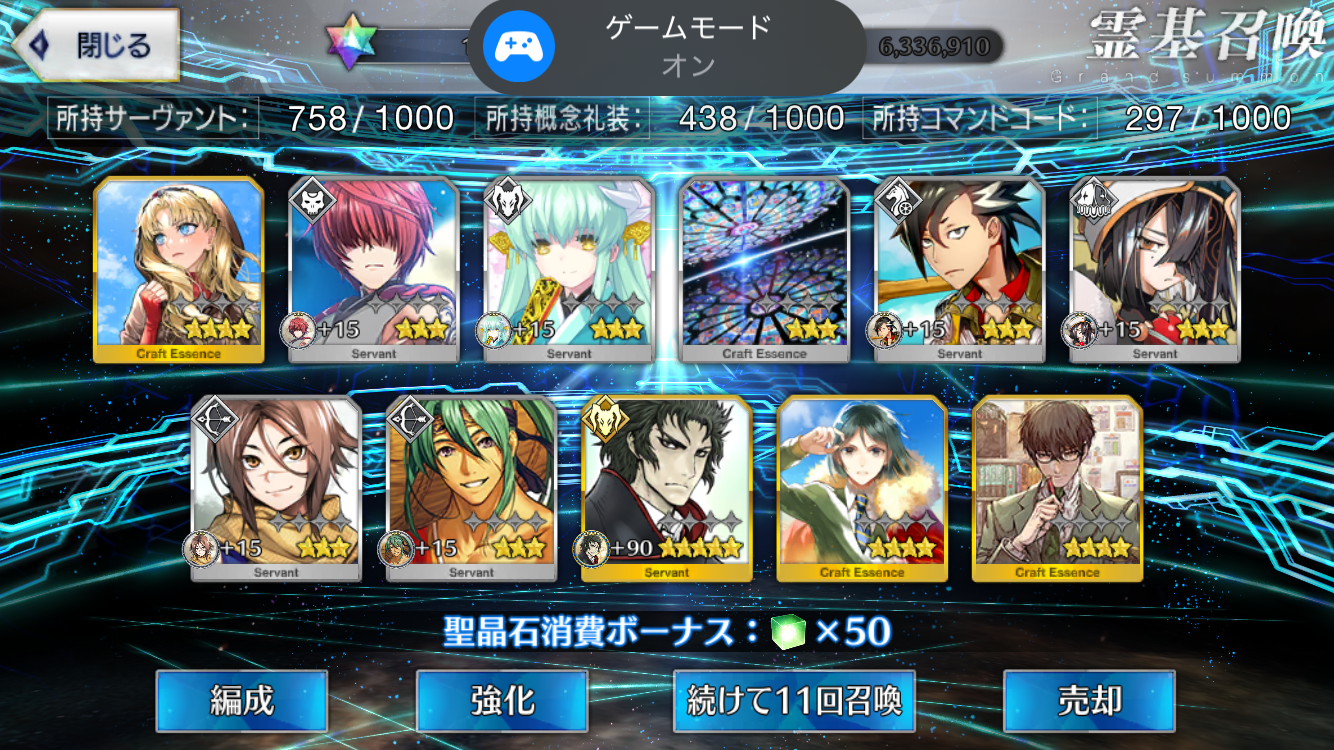The width and height of the screenshot is (1334, 750).
Task: Pick the mint-haired horned Servant card
Action: pyautogui.click(x=569, y=269)
